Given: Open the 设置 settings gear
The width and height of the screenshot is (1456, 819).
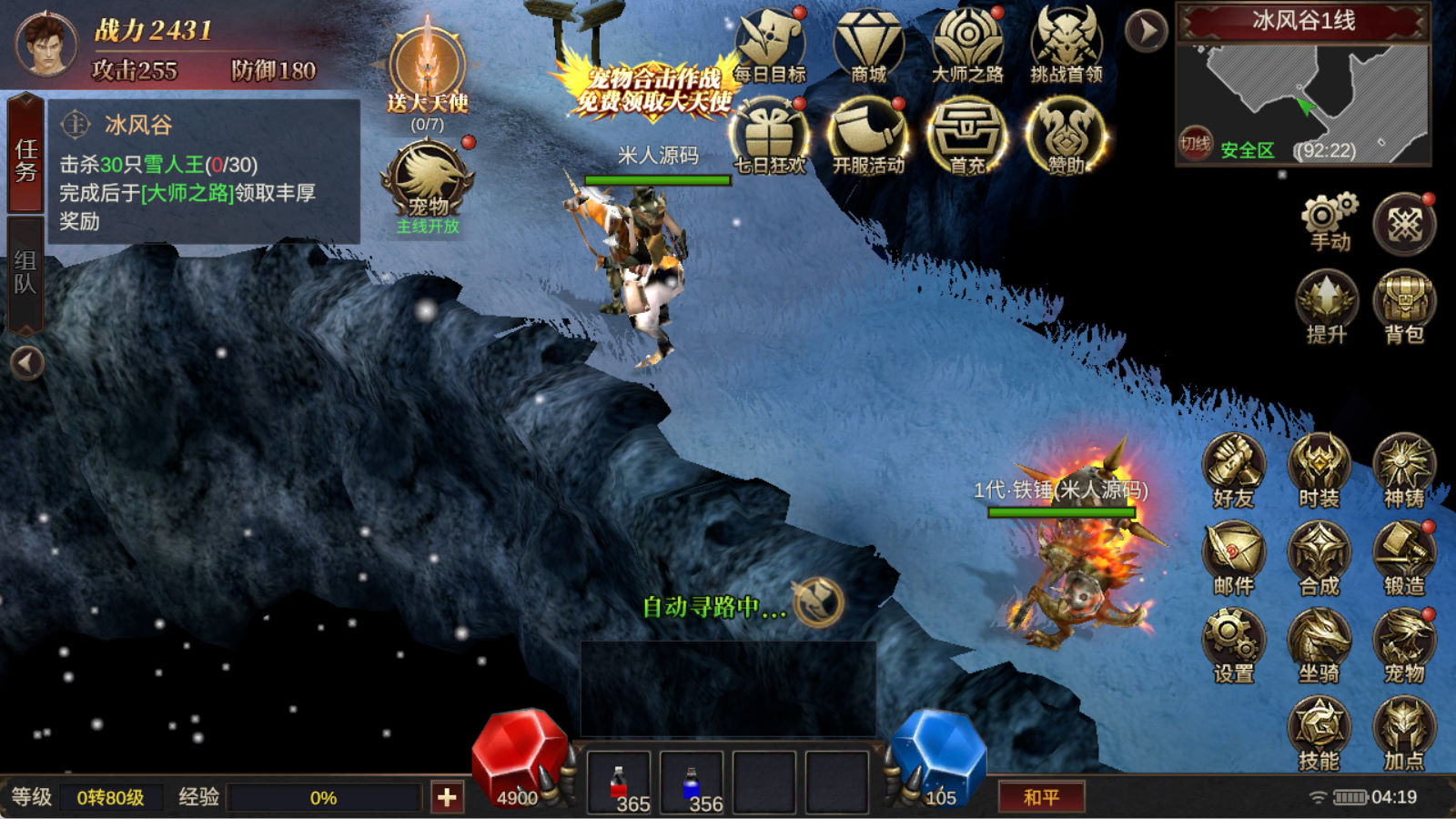Looking at the screenshot, I should pos(1234,645).
